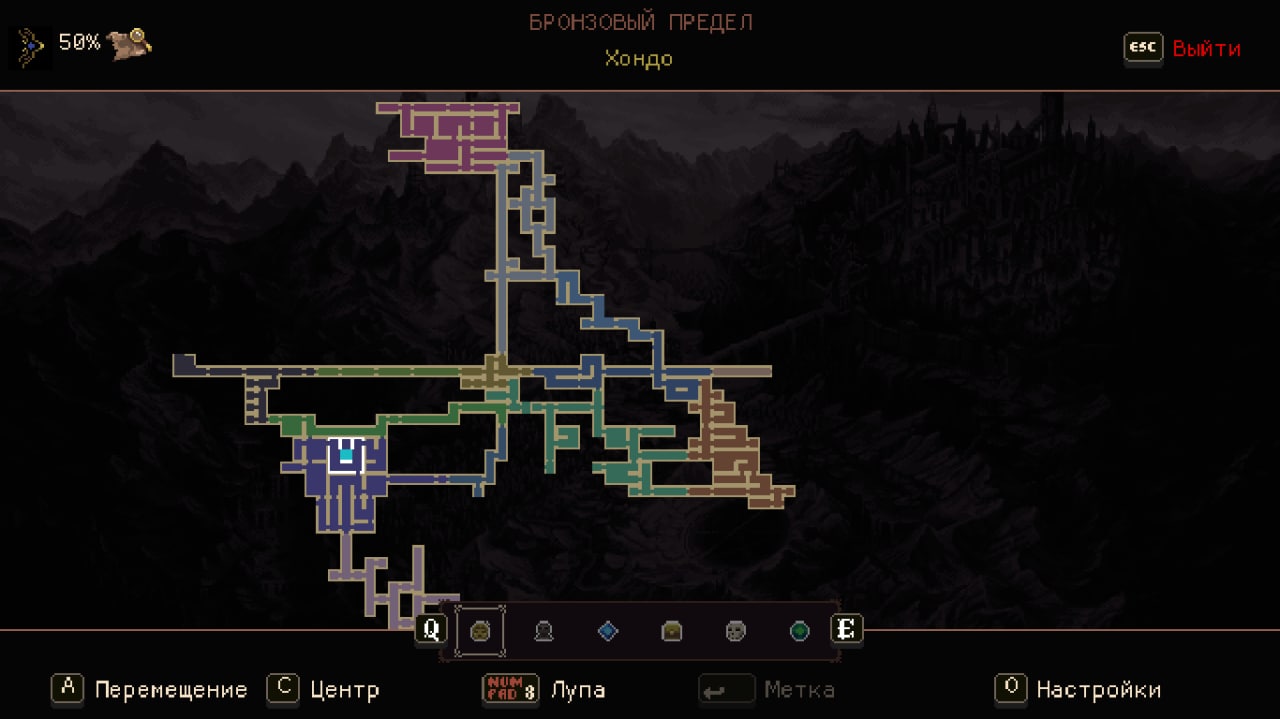Select the gold face map marker
Screen dimensions: 1280x719
click(479, 631)
